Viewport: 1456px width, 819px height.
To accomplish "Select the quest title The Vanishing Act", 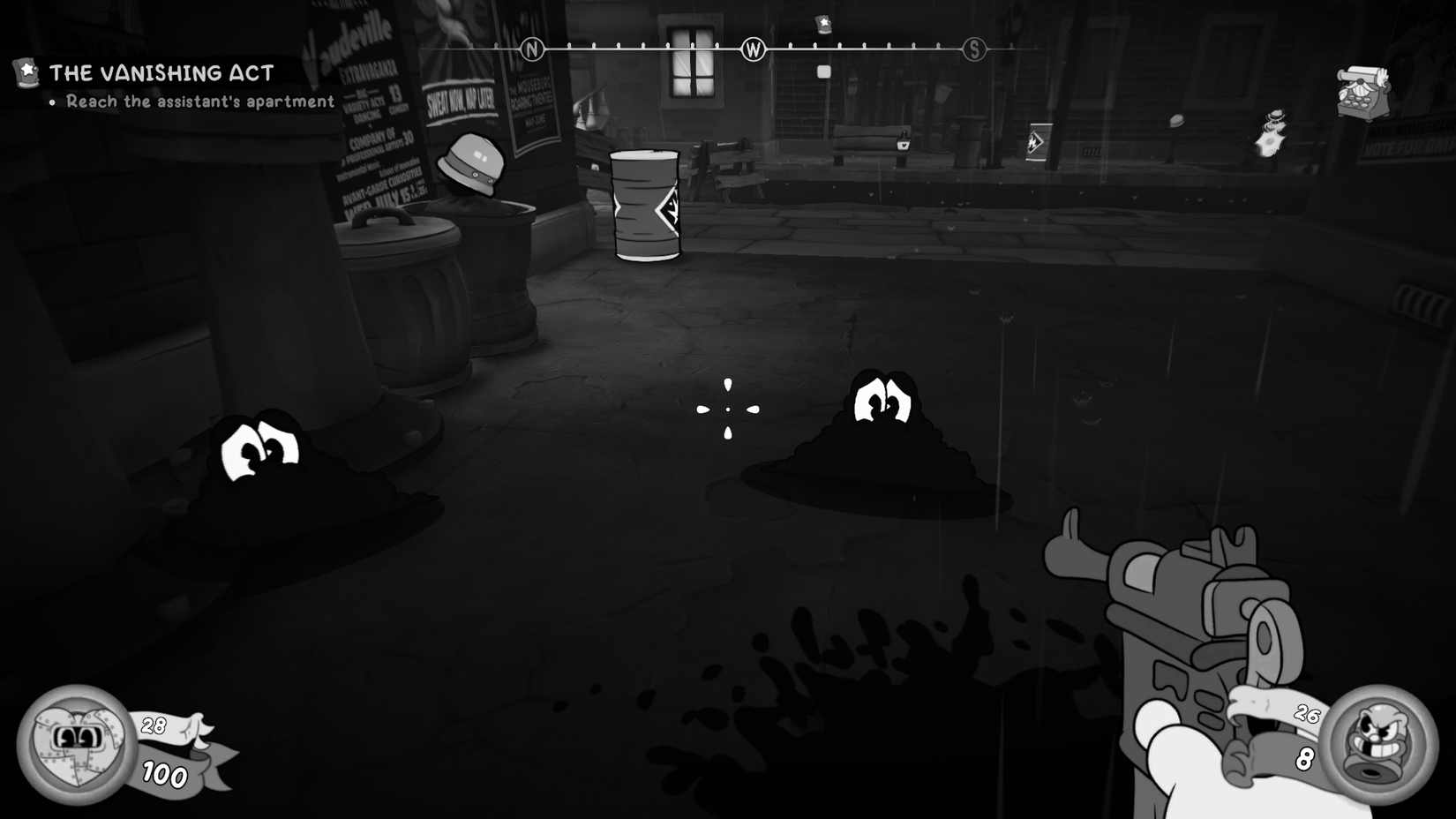I will coord(162,74).
